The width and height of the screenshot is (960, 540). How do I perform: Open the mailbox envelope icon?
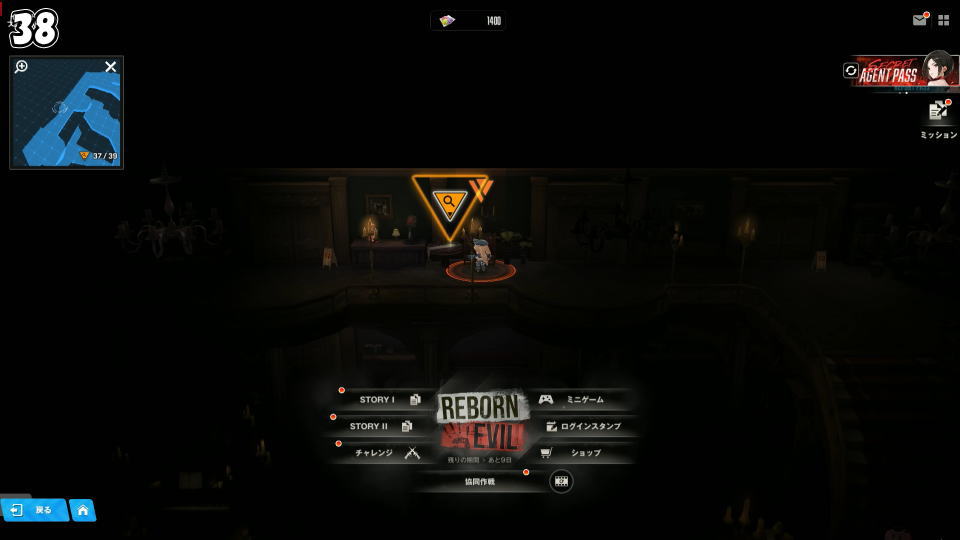[919, 20]
